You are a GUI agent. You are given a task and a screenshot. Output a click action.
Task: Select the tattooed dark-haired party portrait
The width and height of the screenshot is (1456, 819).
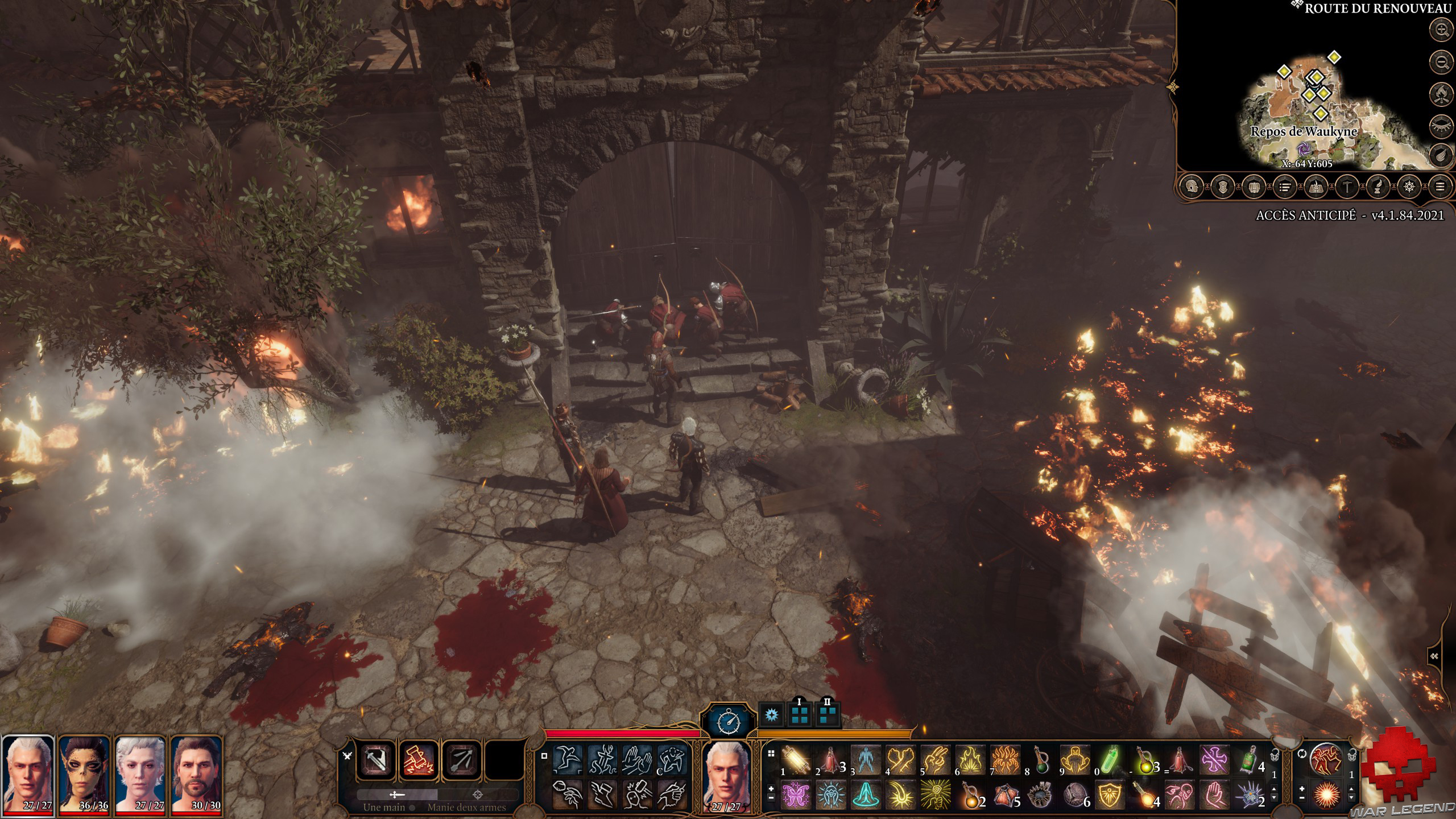pyautogui.click(x=84, y=775)
